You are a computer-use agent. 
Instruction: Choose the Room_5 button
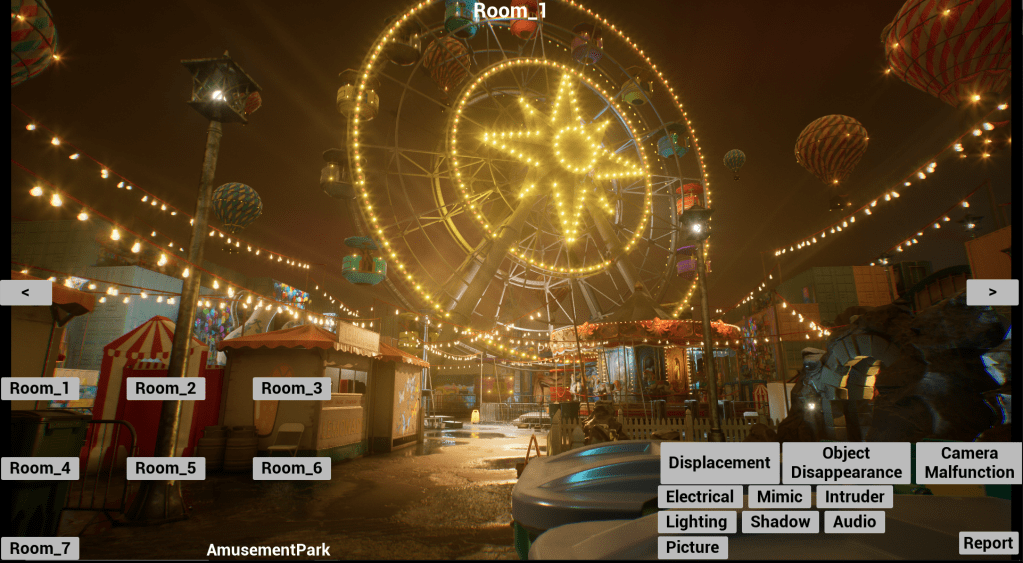click(x=166, y=468)
